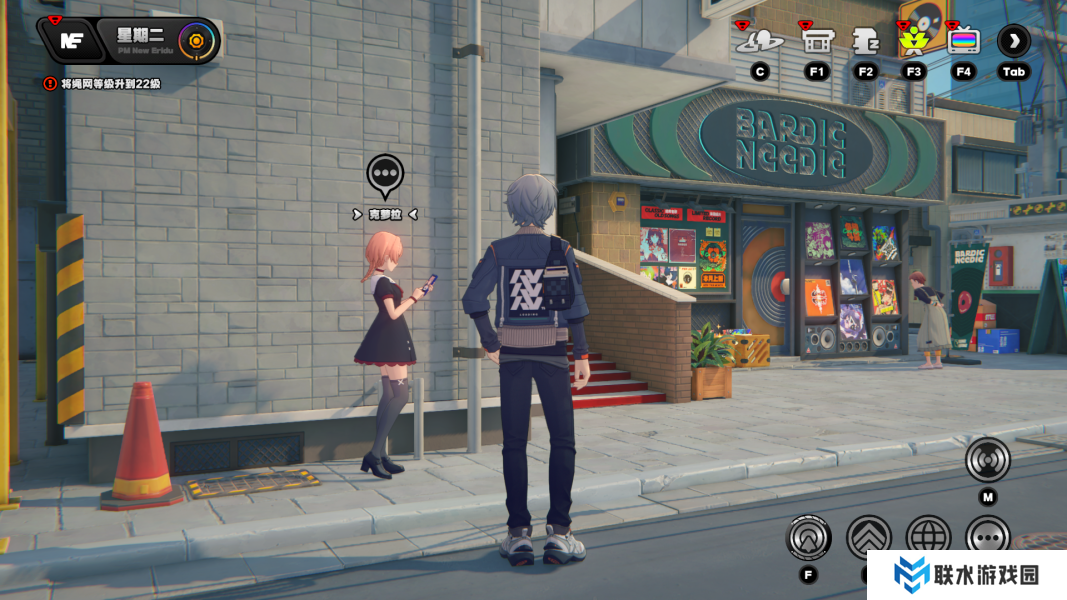
Task: Open the hat and planet icon menu
Action: point(760,42)
